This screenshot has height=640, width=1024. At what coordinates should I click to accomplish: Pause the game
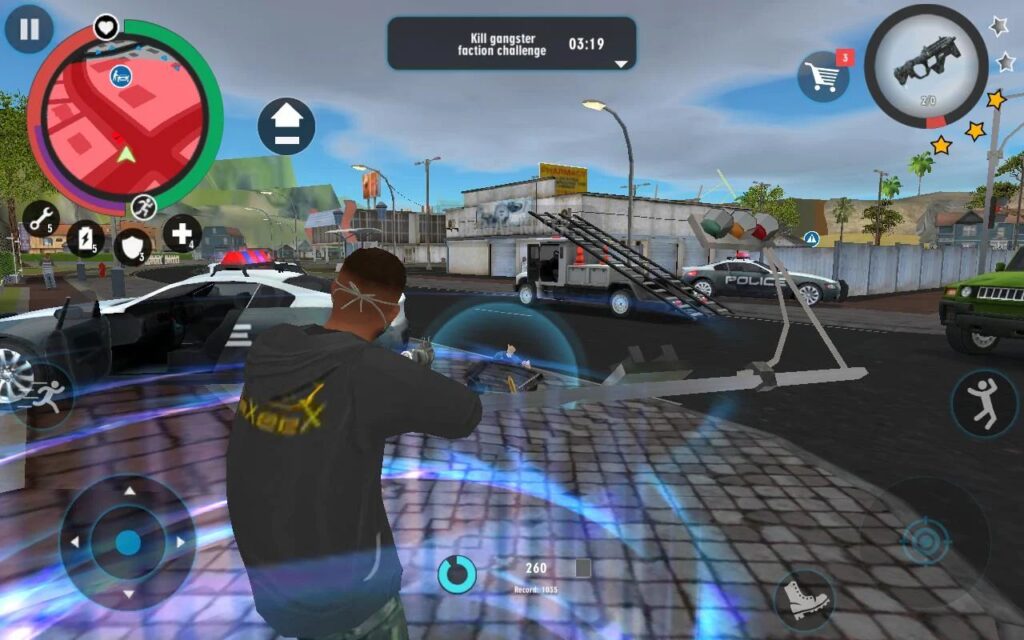click(29, 29)
